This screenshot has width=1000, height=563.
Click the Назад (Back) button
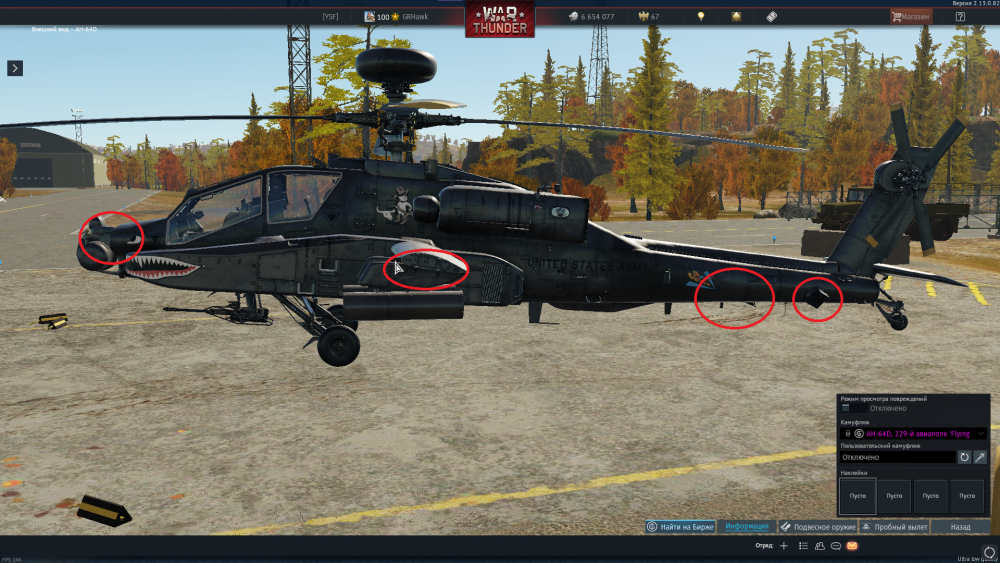960,526
